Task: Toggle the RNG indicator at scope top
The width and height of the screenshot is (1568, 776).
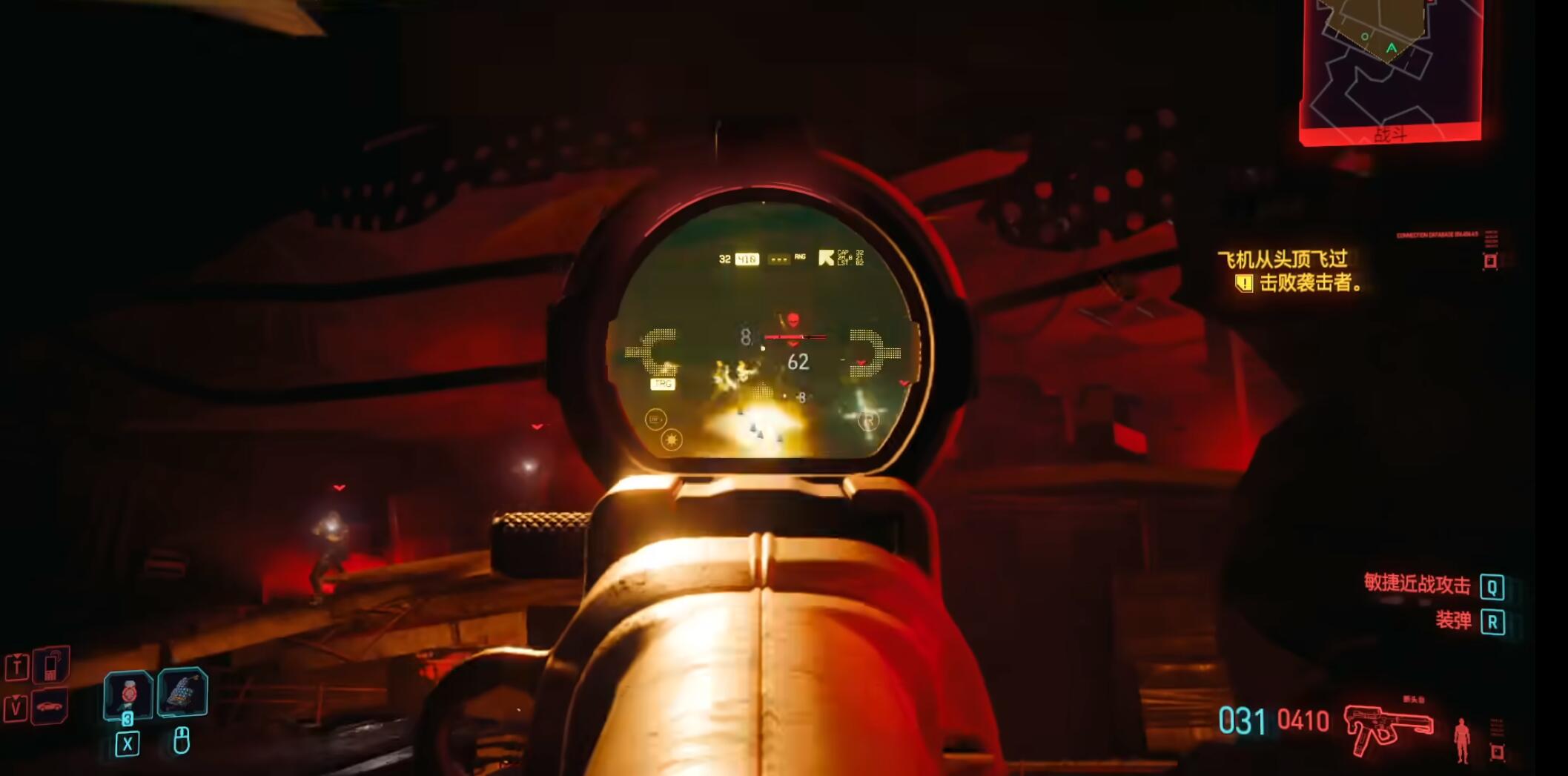Action: click(x=800, y=256)
